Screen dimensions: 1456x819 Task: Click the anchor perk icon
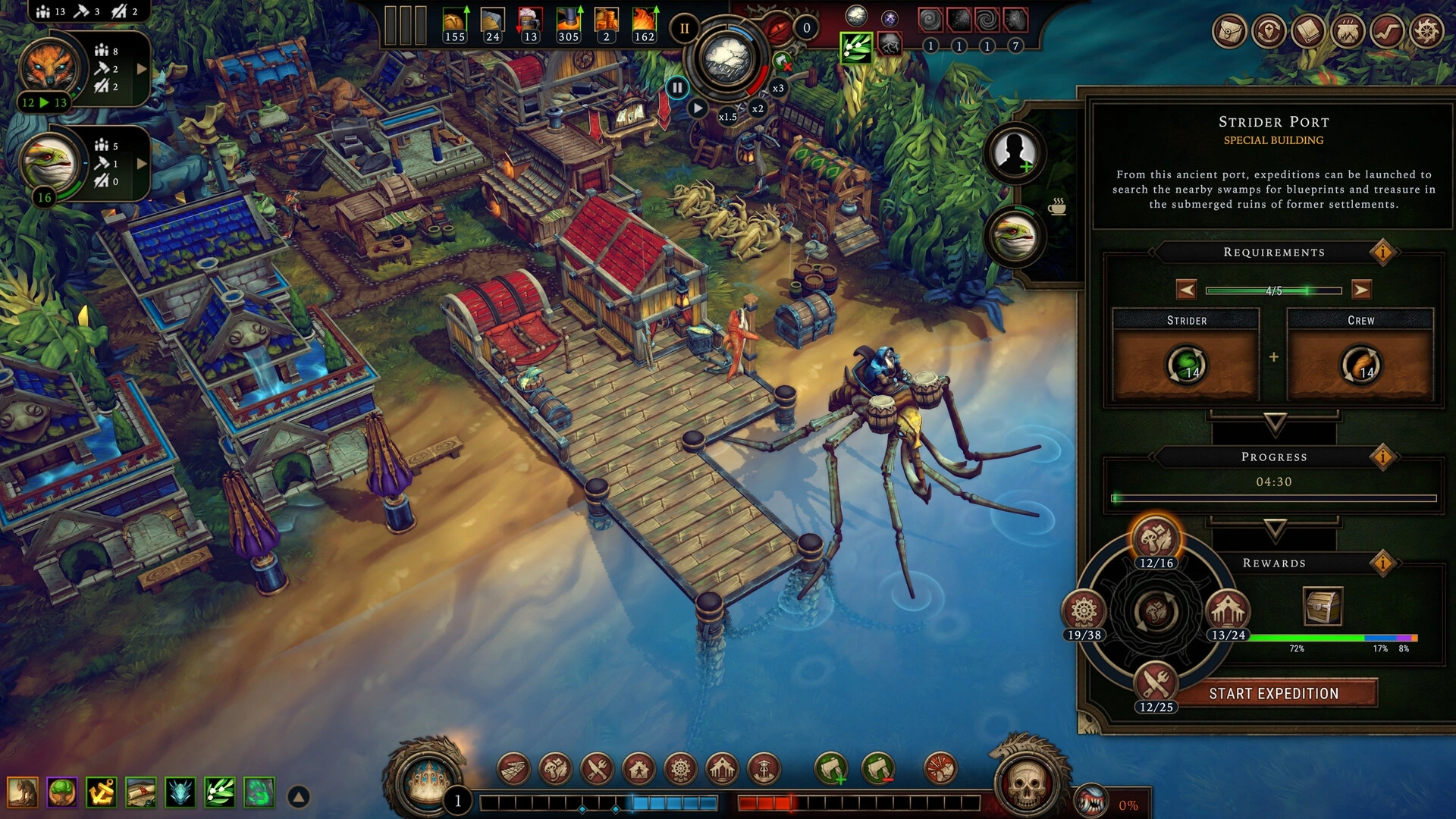click(101, 792)
